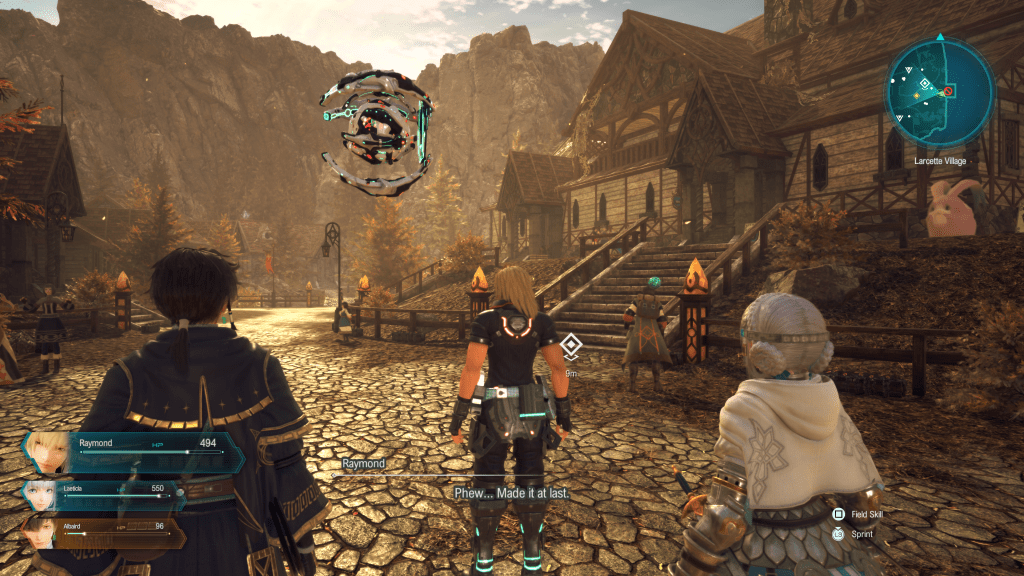The width and height of the screenshot is (1024, 576).
Task: Click the diamond objective waypoint marker
Action: pos(570,346)
